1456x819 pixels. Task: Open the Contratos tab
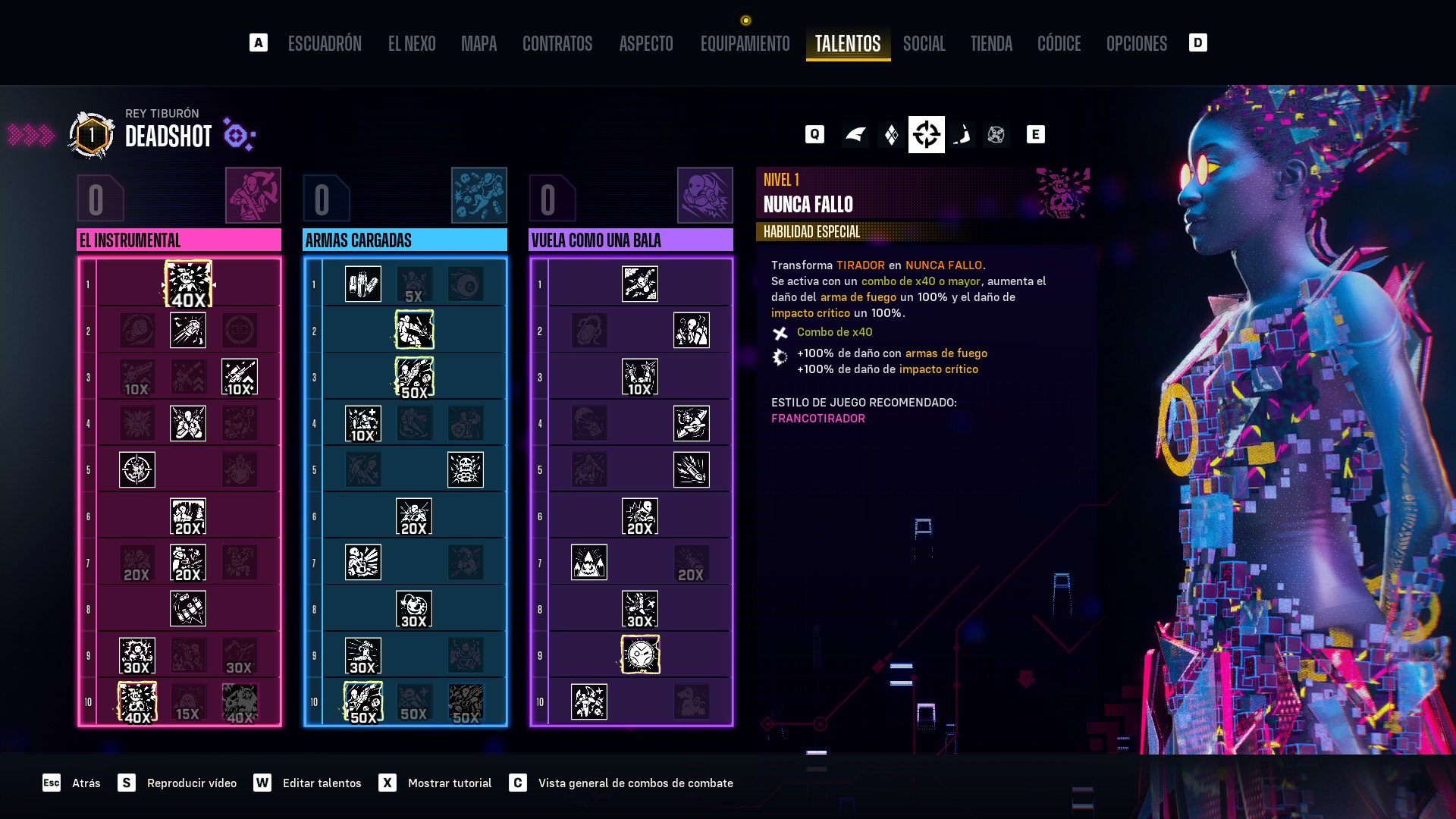(557, 43)
